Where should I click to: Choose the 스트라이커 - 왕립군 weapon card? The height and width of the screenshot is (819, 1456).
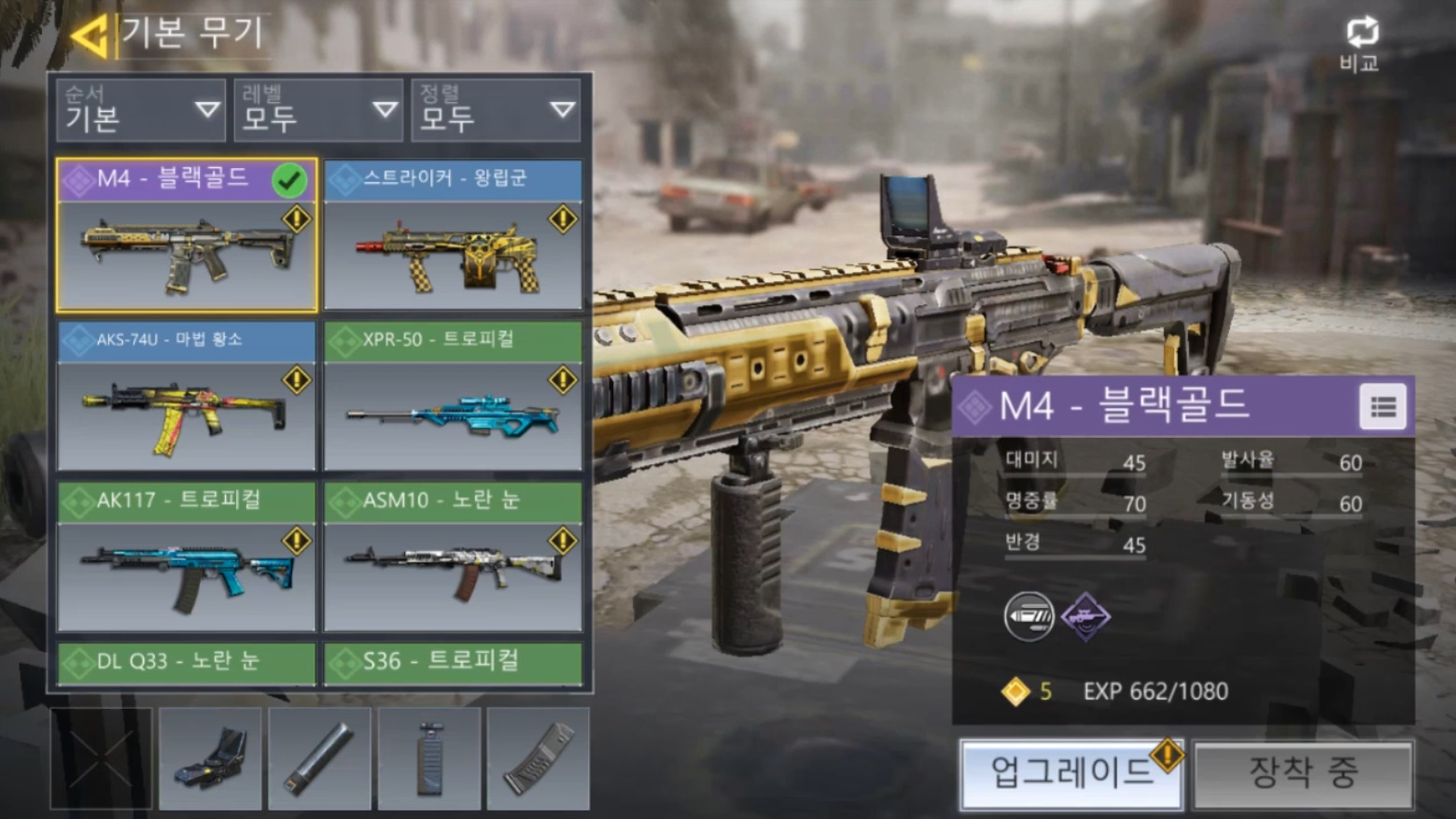pos(454,235)
